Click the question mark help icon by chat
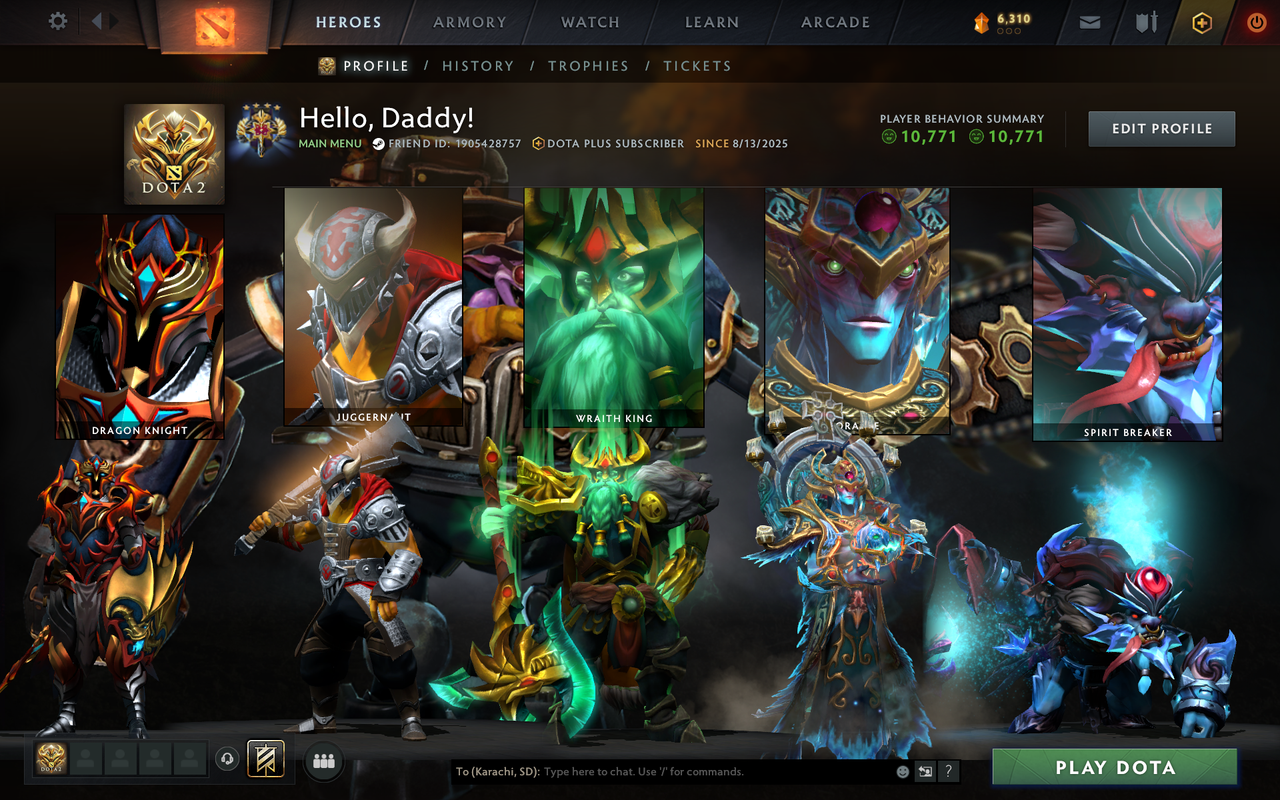Viewport: 1280px width, 800px height. pyautogui.click(x=947, y=771)
